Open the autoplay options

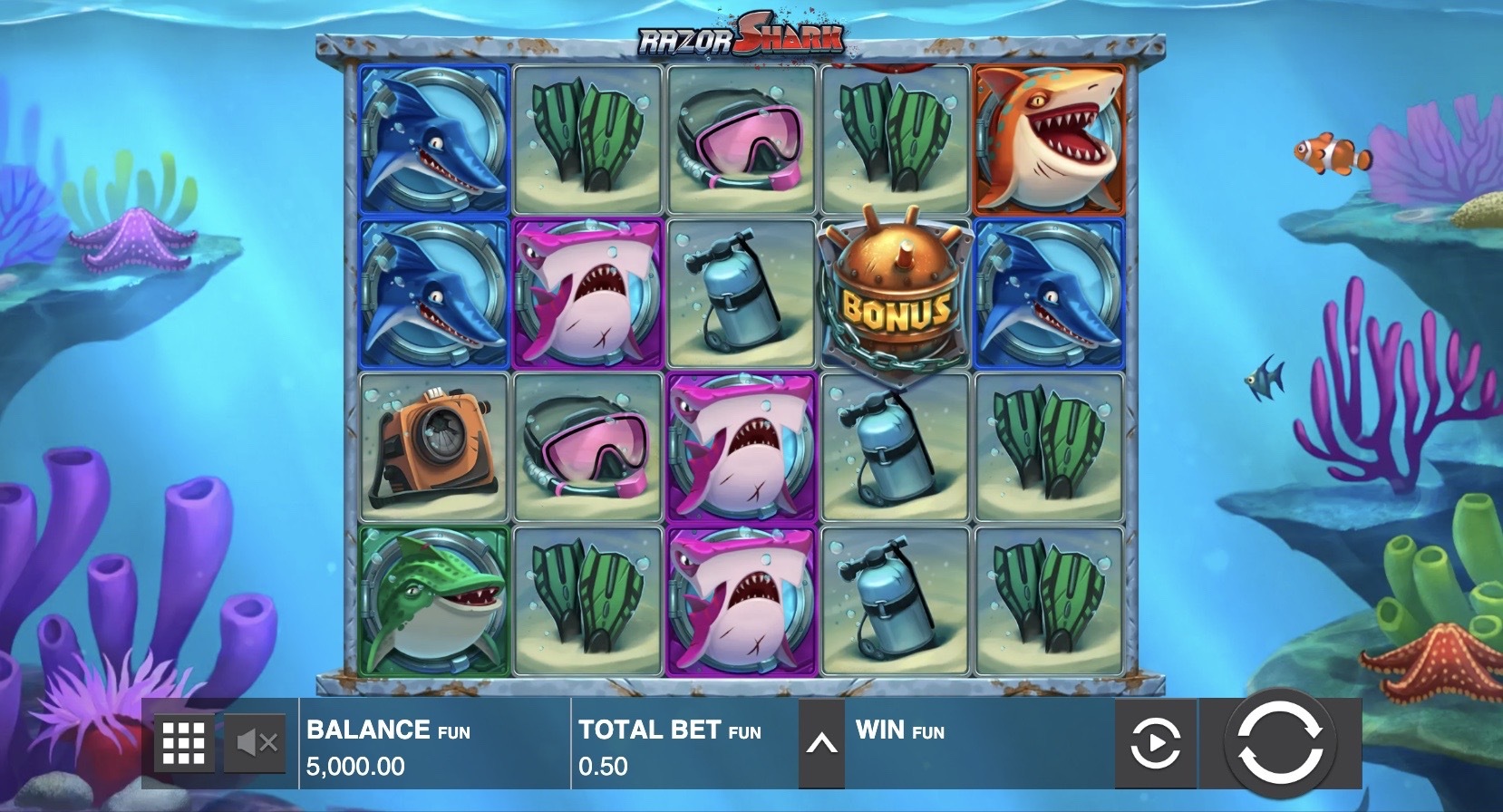(x=1155, y=744)
